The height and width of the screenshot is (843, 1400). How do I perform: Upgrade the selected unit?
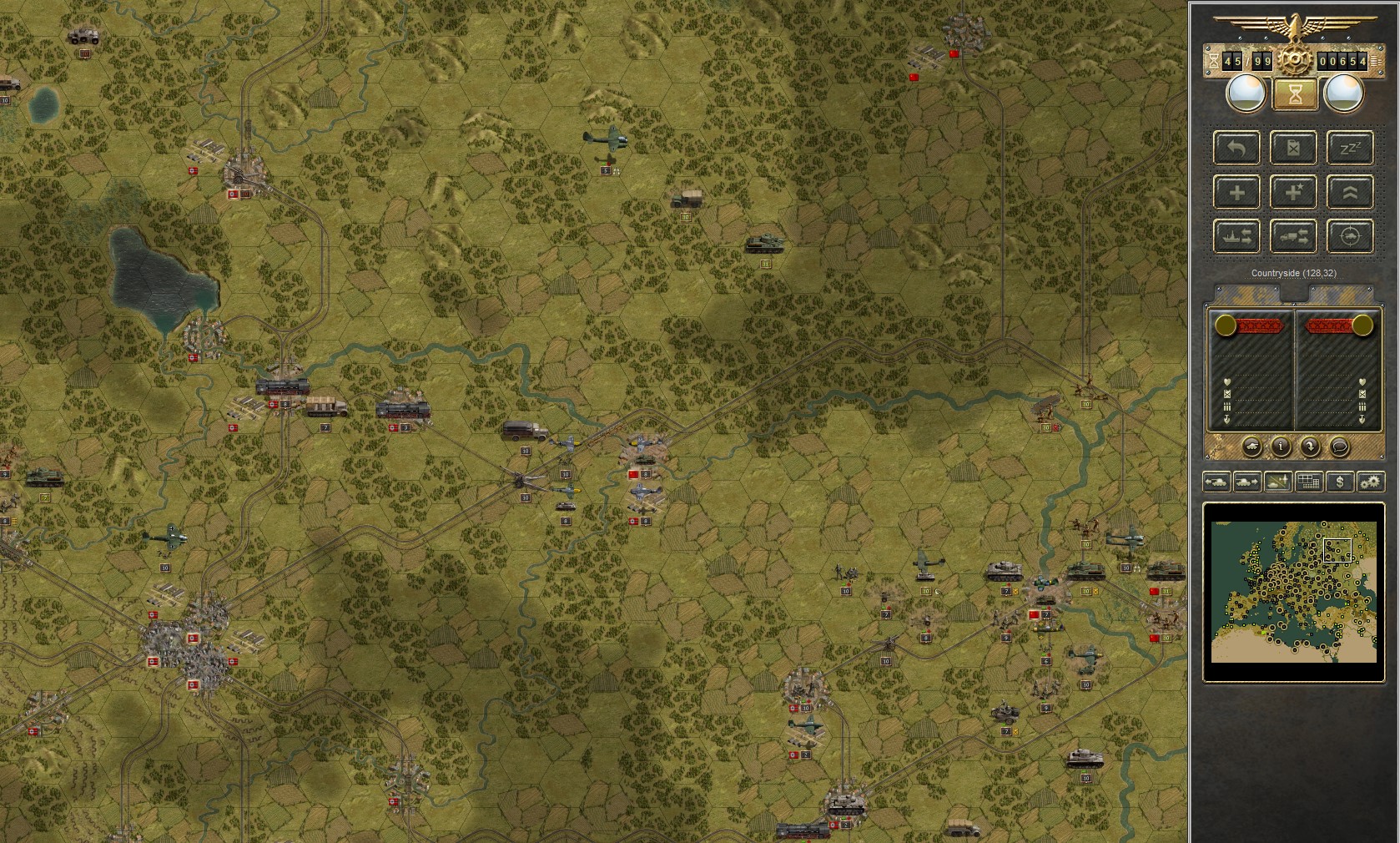tap(1349, 192)
